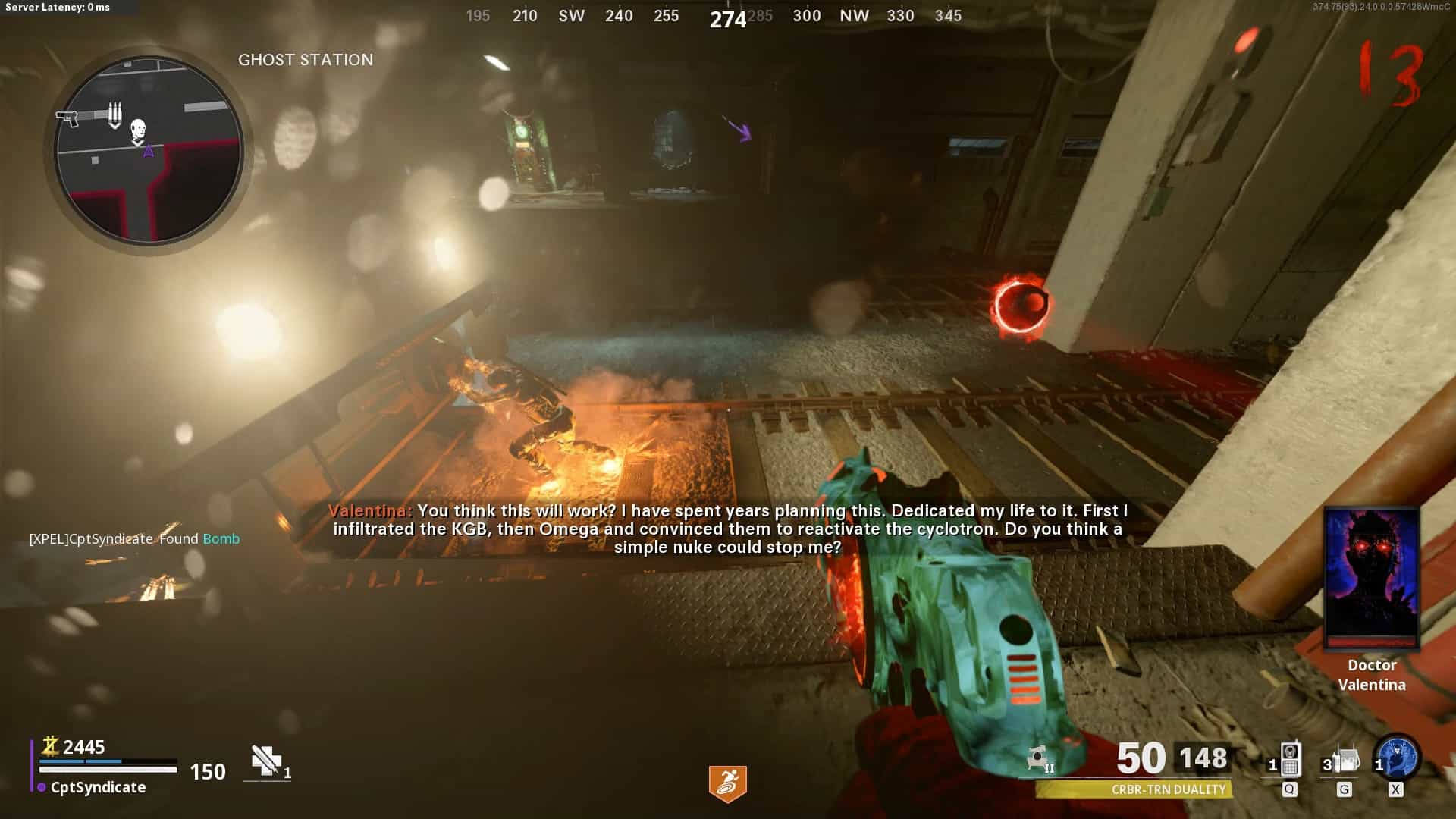
Task: Activate the blue field upgrade ability
Action: click(1398, 758)
